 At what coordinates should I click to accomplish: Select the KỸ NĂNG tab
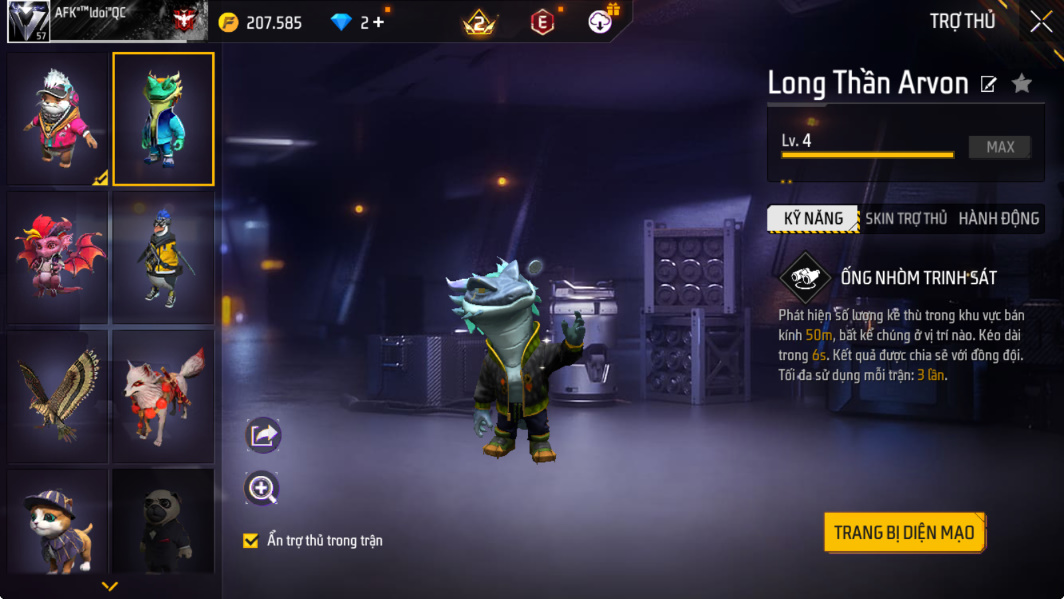813,218
